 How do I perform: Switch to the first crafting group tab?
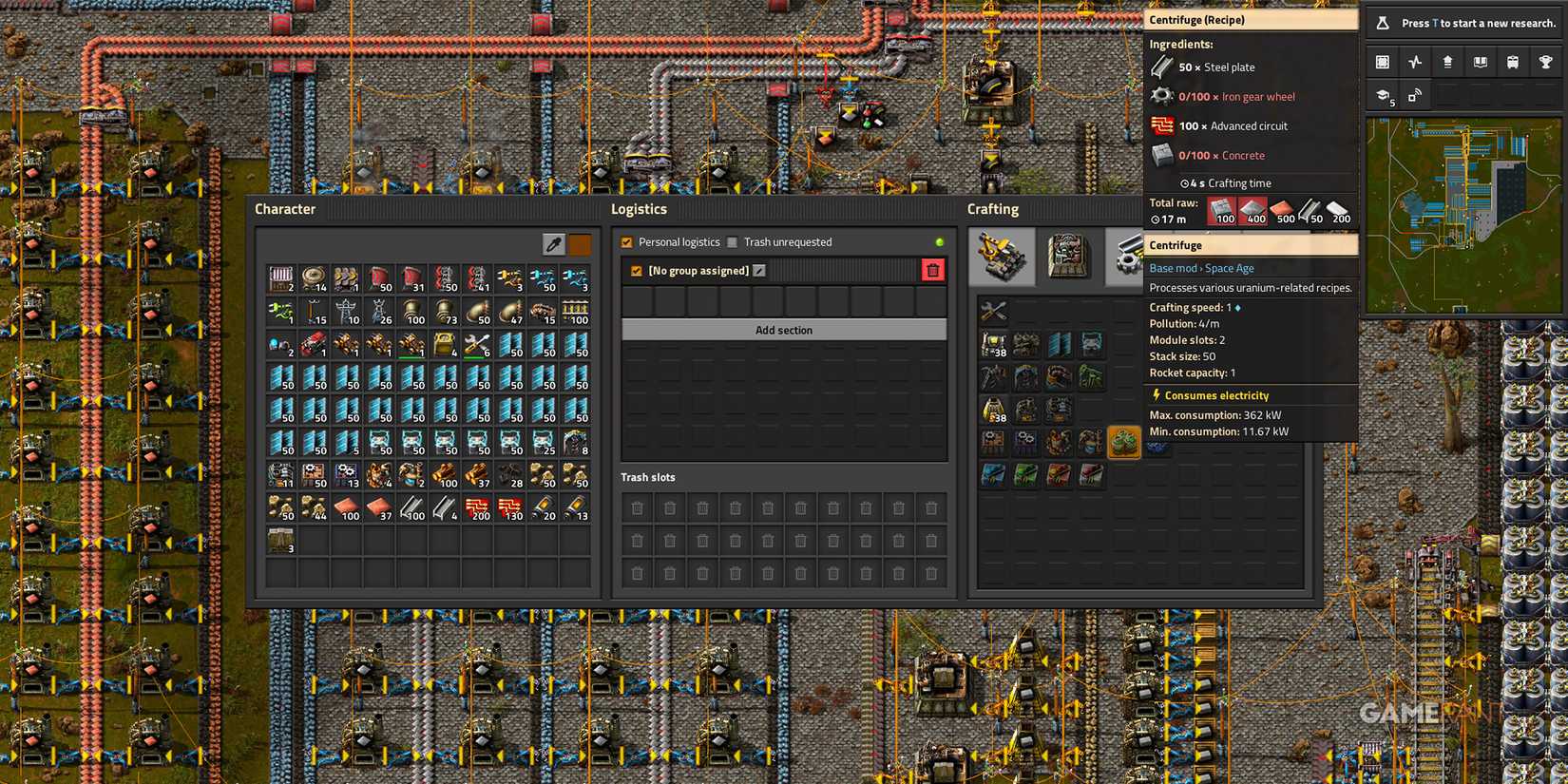(1003, 257)
